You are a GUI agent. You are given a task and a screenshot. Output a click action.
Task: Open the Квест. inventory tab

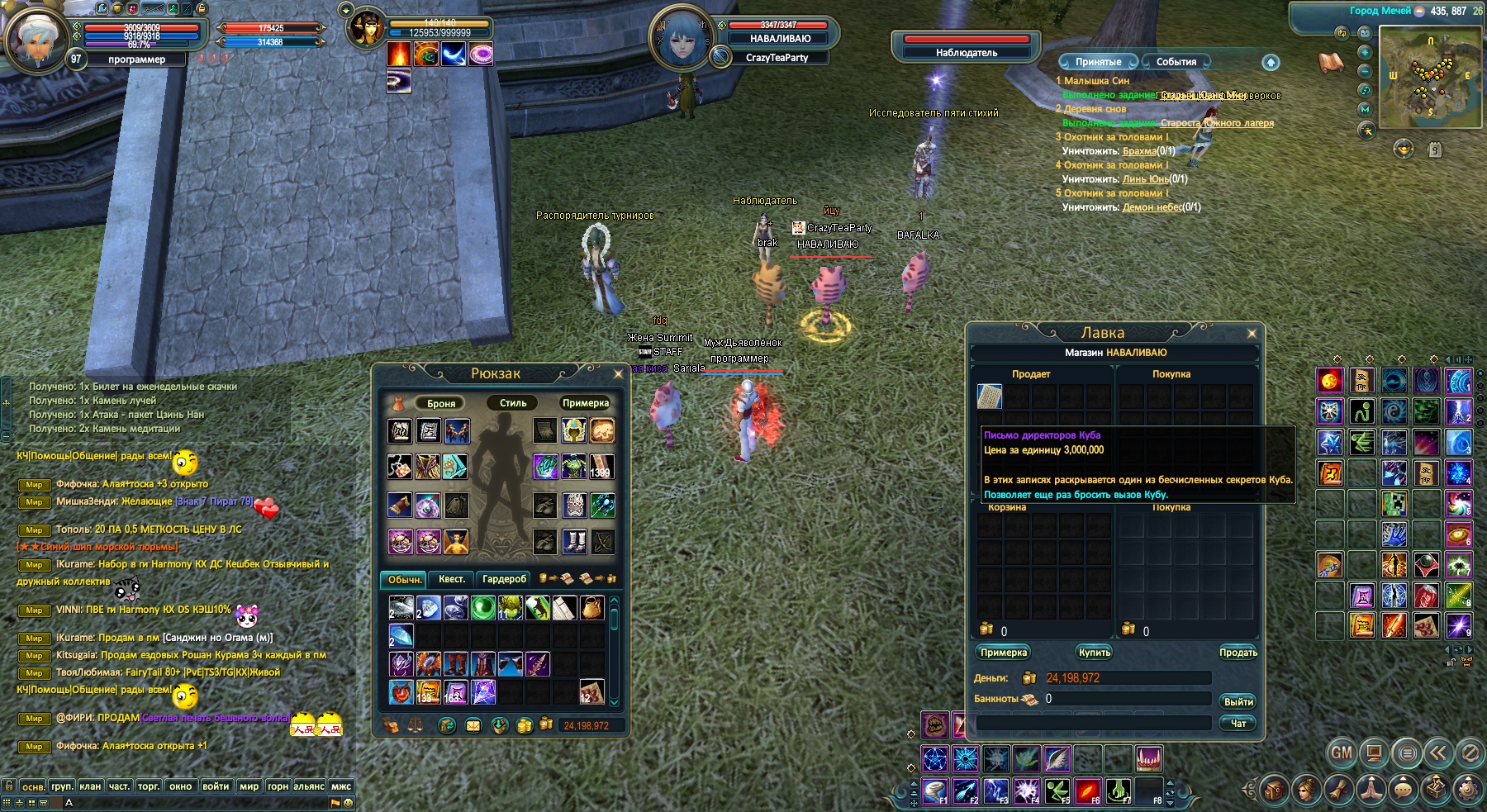[451, 579]
